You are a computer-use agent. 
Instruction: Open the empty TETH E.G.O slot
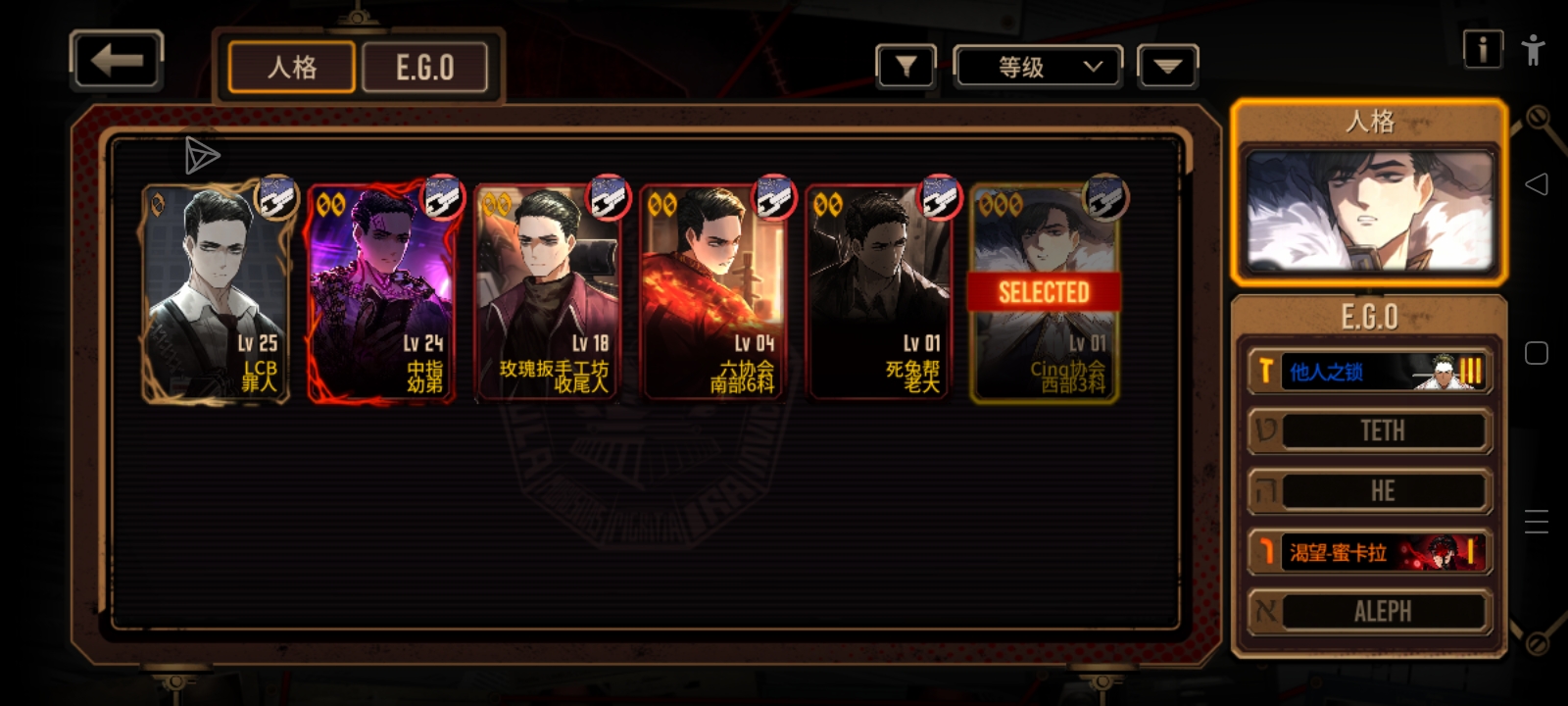coord(1369,431)
